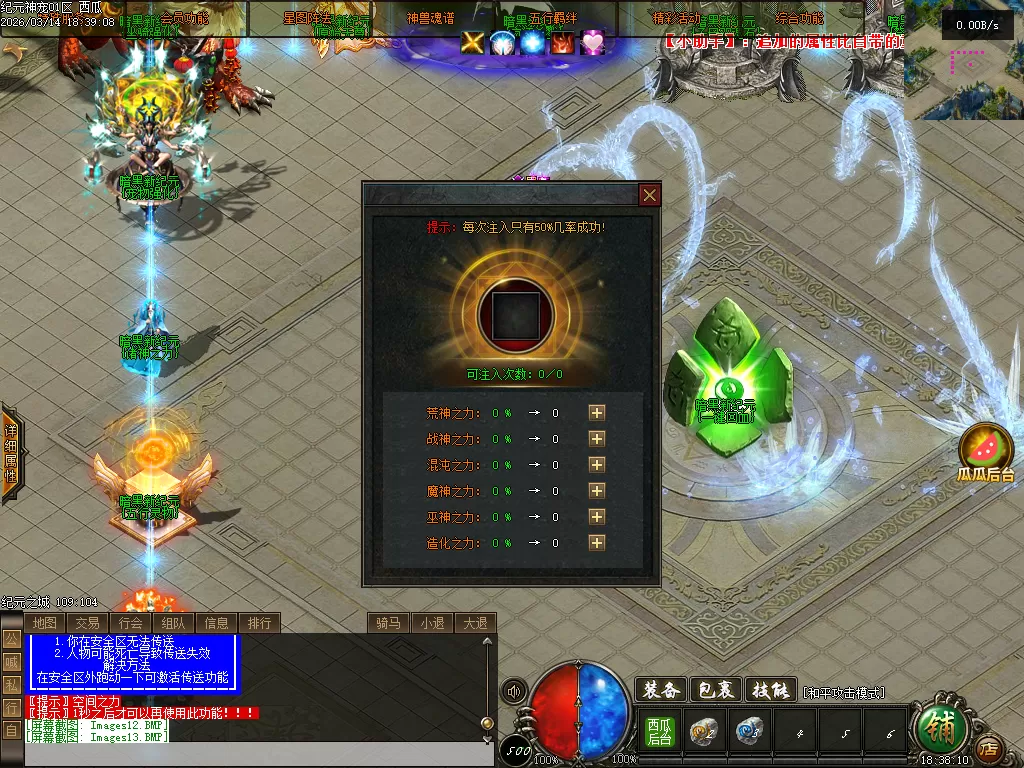This screenshot has width=1024, height=768.
Task: Toggle 骑马 mount riding
Action: [x=388, y=623]
